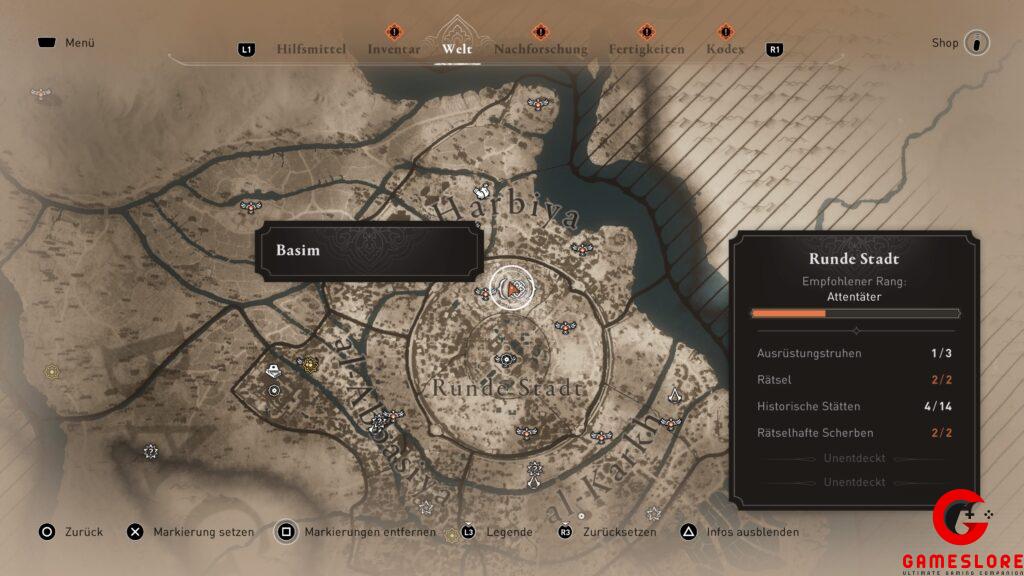Choose Markierung setzen
The width and height of the screenshot is (1024, 576).
pos(192,532)
